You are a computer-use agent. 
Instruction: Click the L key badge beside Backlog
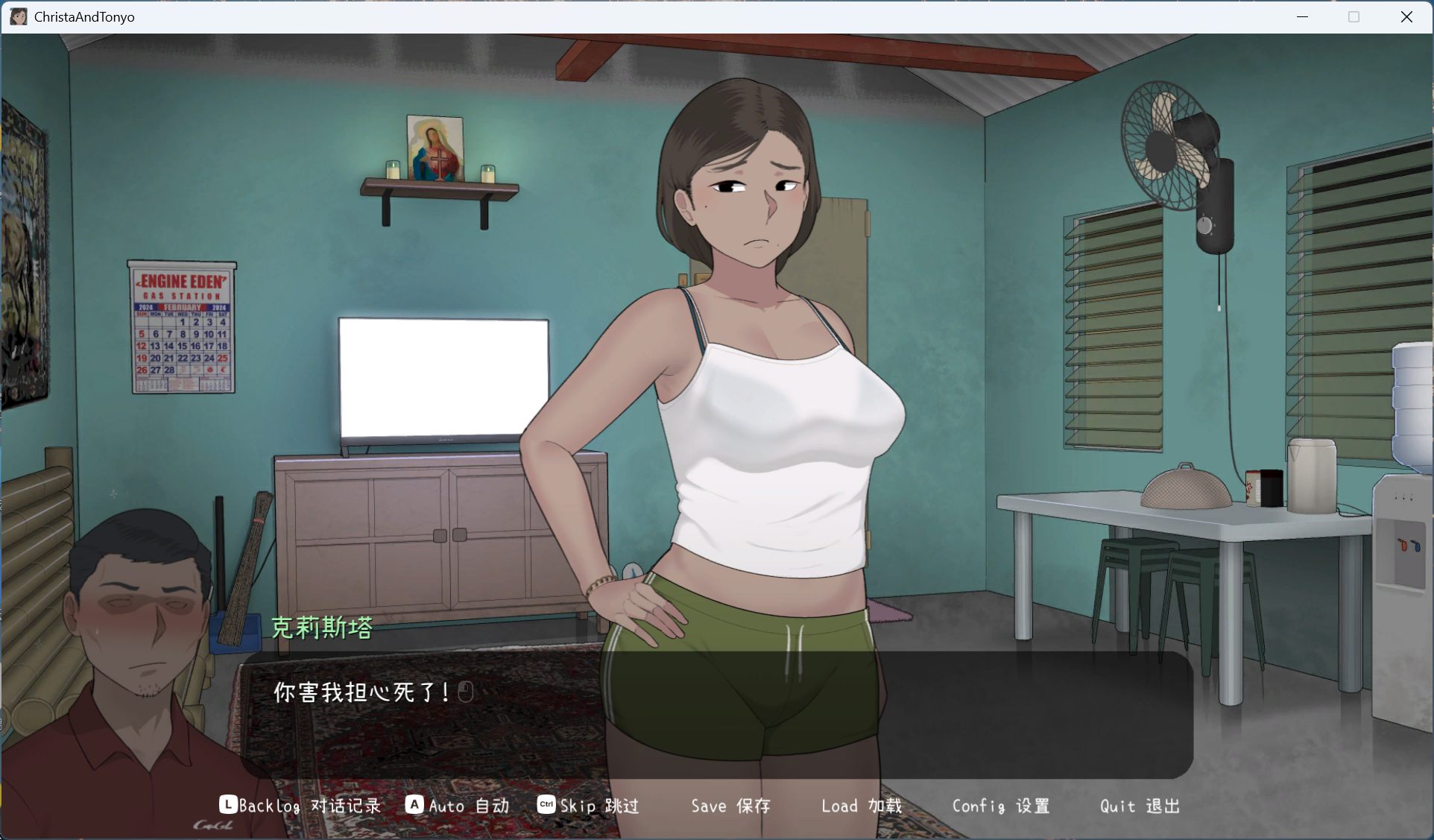227,805
